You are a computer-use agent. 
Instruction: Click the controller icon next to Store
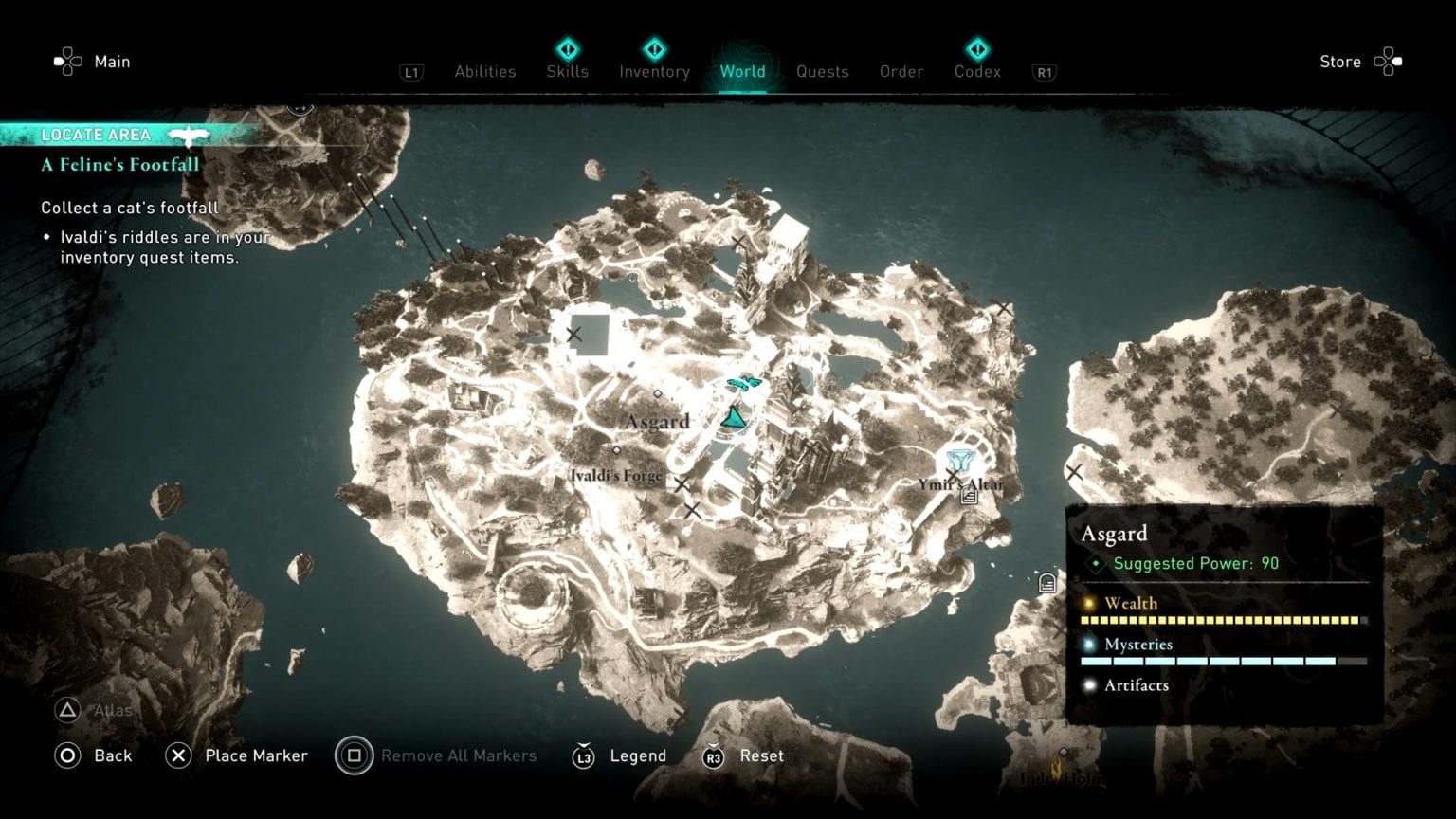click(x=1388, y=60)
